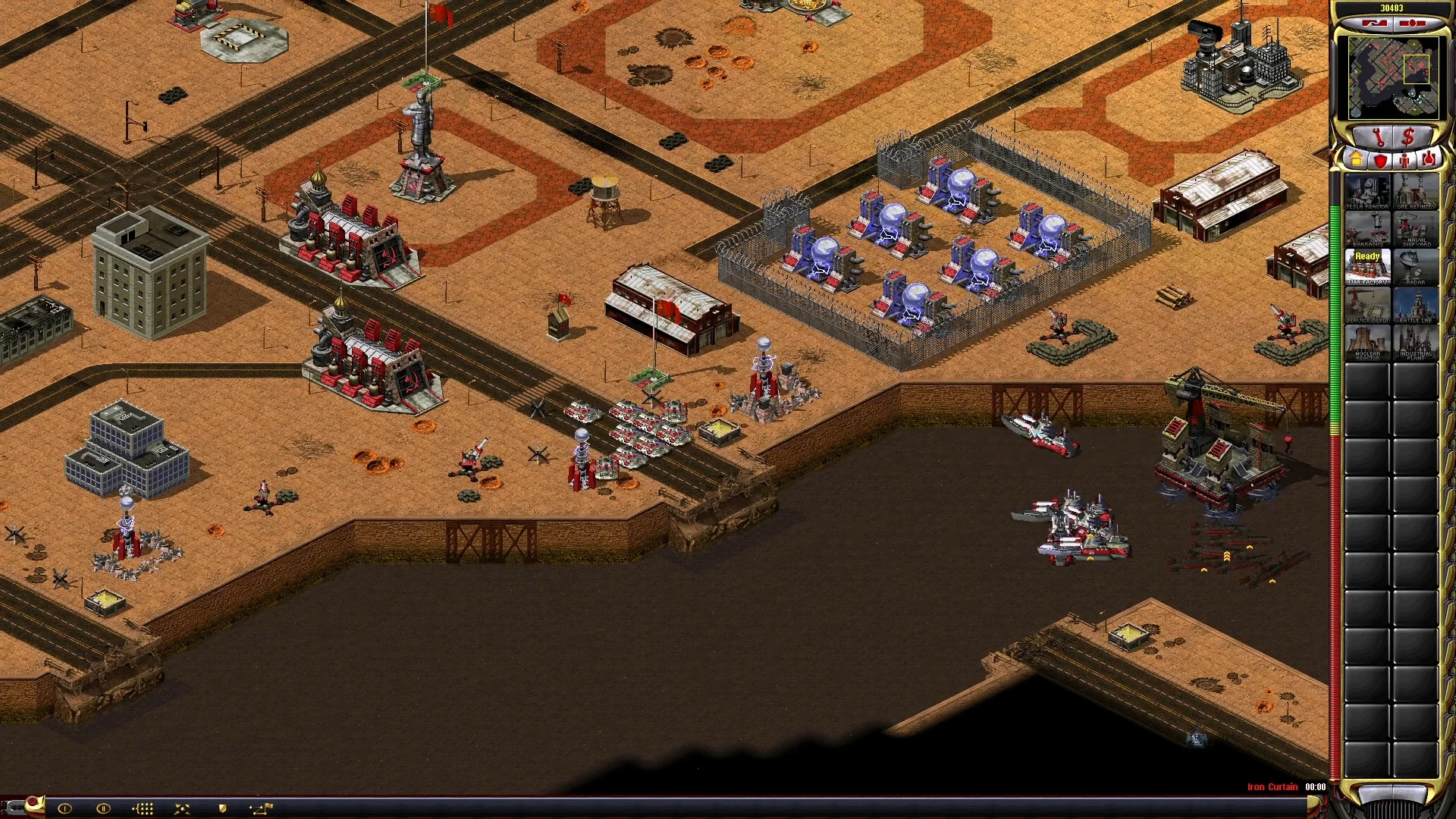The image size is (1456, 819).
Task: Switch to the red shield defenses tab
Action: pos(1380,160)
